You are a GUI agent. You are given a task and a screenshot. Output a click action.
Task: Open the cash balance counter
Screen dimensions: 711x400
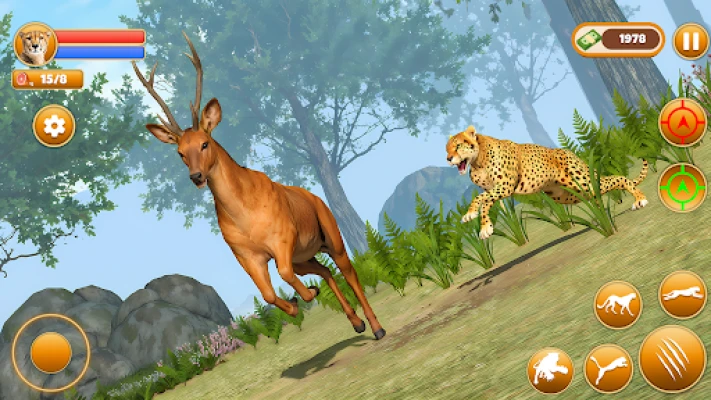[618, 40]
